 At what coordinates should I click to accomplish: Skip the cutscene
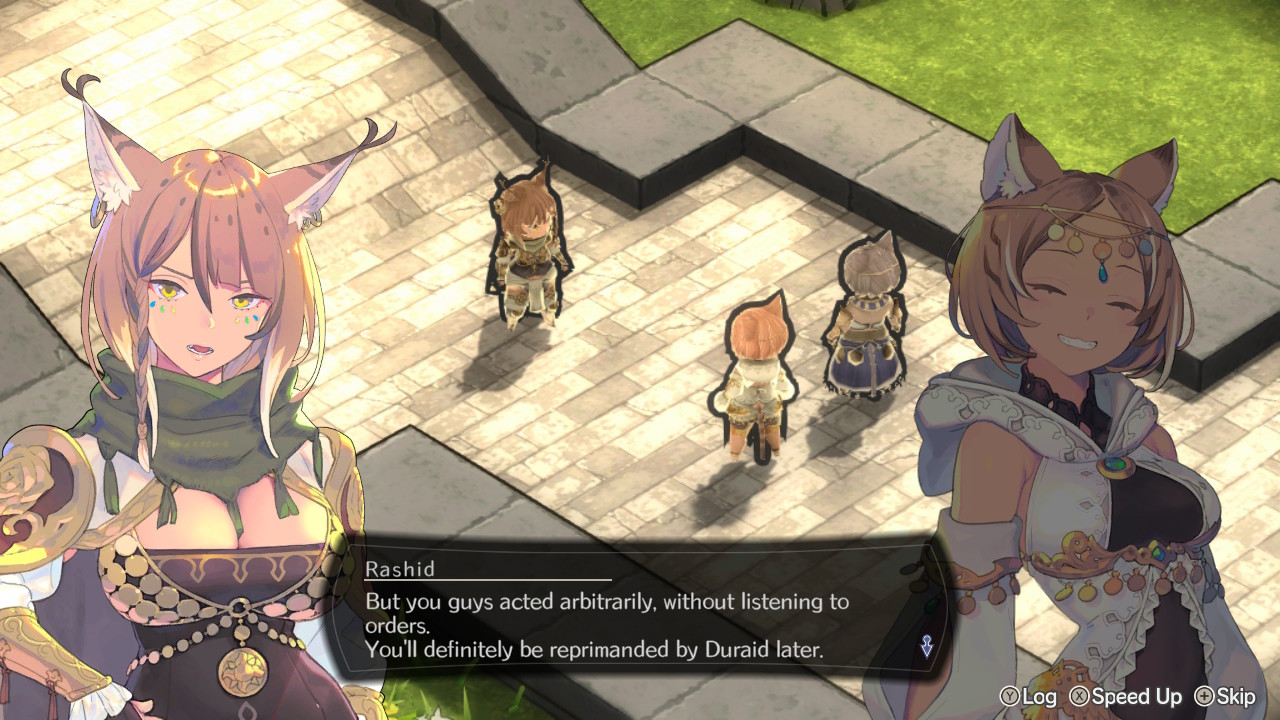[x=1224, y=697]
